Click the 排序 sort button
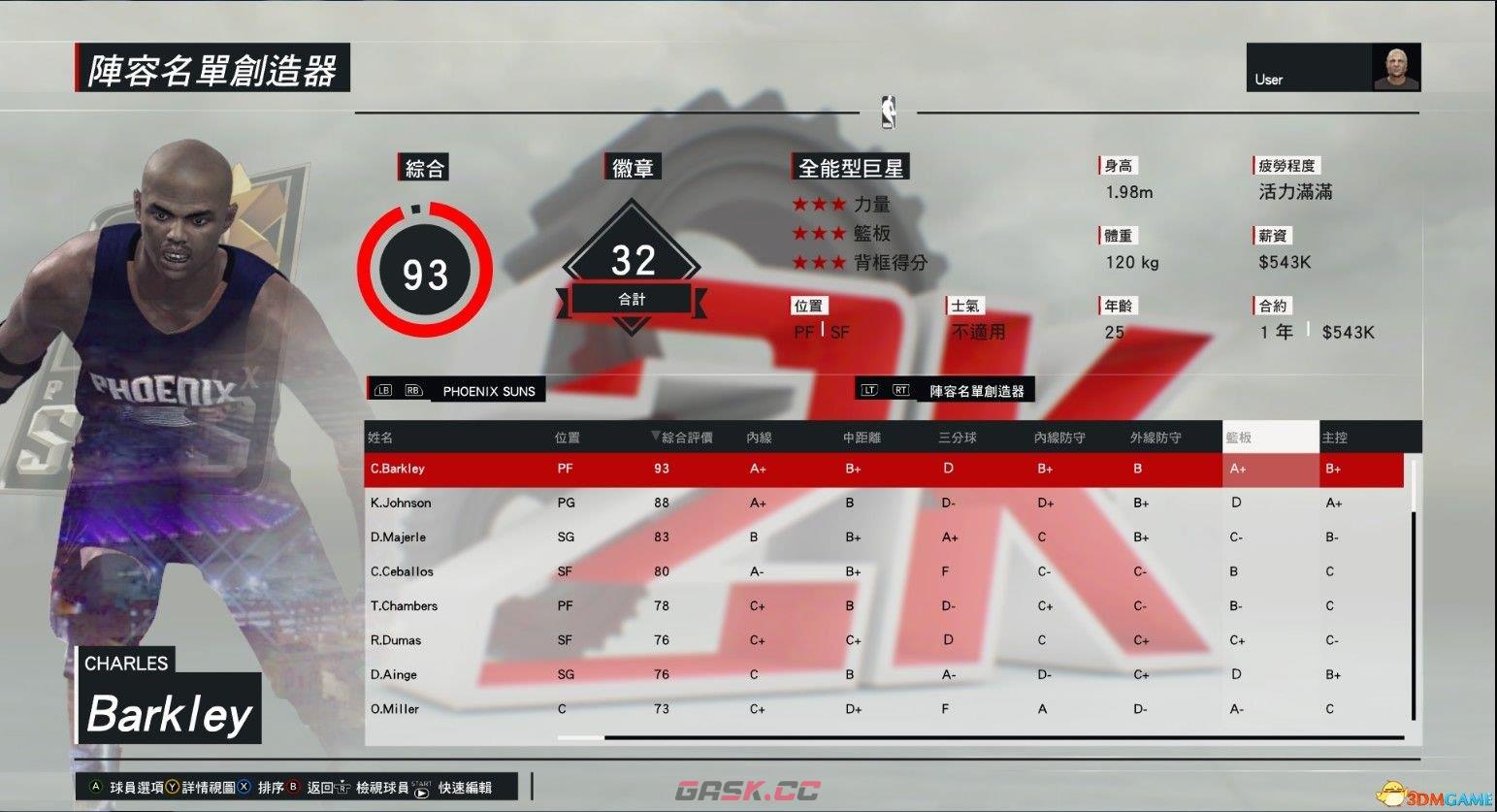Viewport: 1497px width, 812px height. pos(270,788)
